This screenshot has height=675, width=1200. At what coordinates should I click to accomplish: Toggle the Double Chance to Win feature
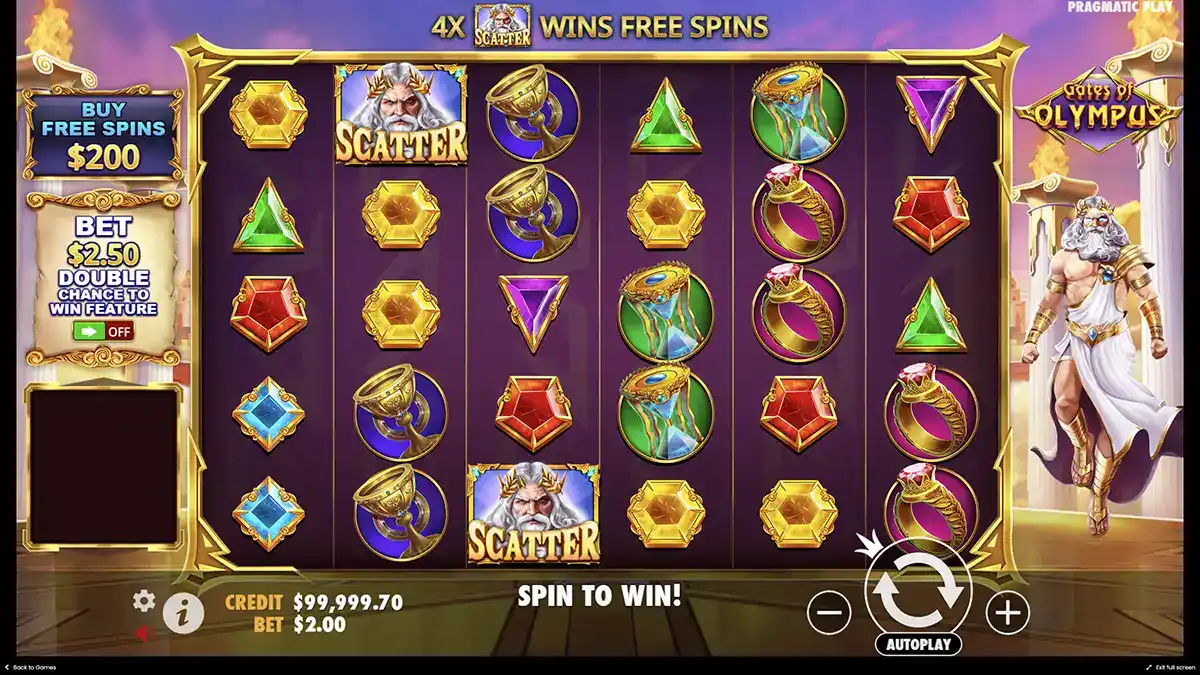104,331
